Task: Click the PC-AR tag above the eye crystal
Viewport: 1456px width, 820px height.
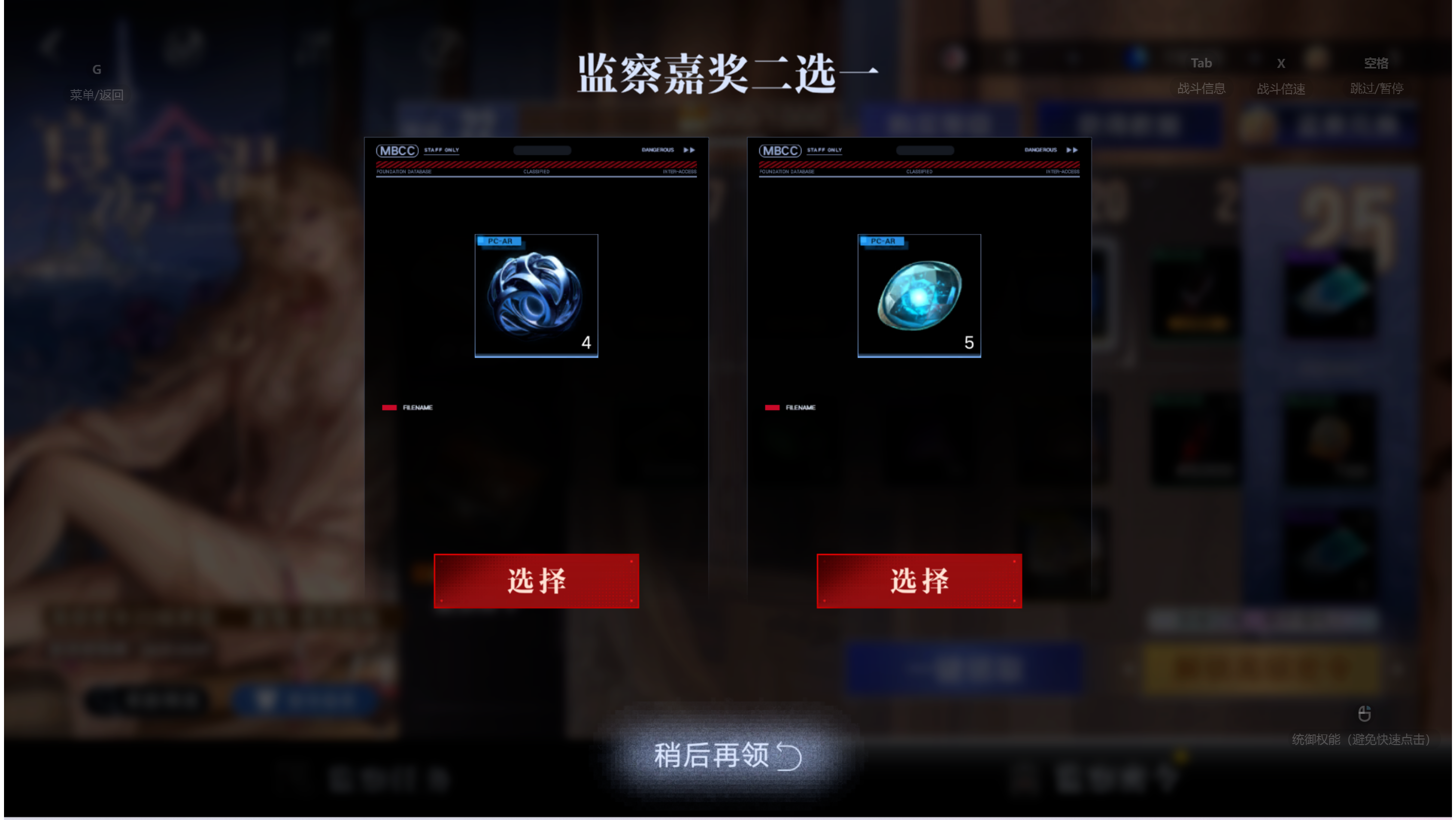Action: (883, 241)
